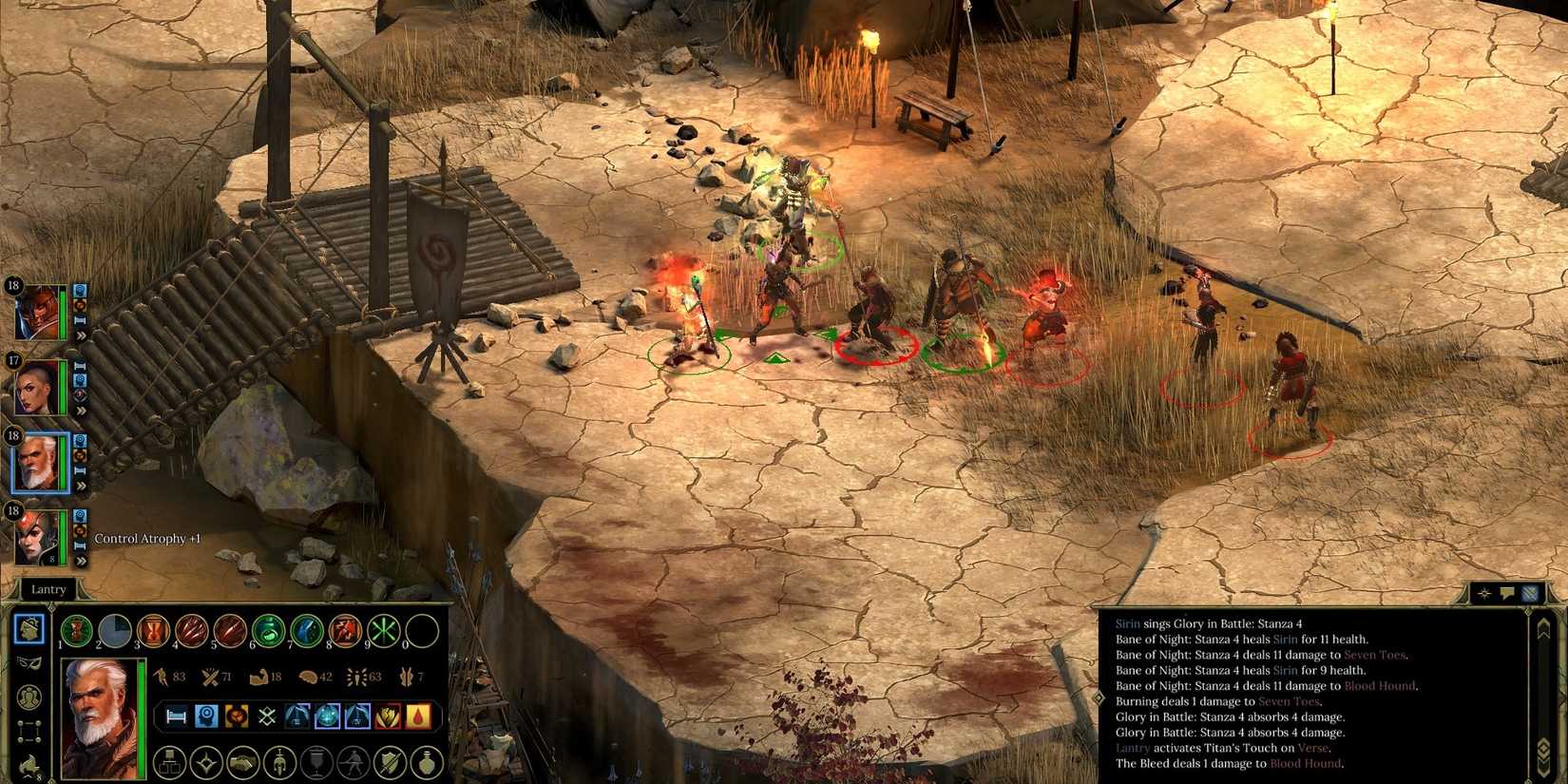Toggle the blue AI gear beside Lantry's portrait
This screenshot has height=784, width=1568.
click(x=81, y=438)
